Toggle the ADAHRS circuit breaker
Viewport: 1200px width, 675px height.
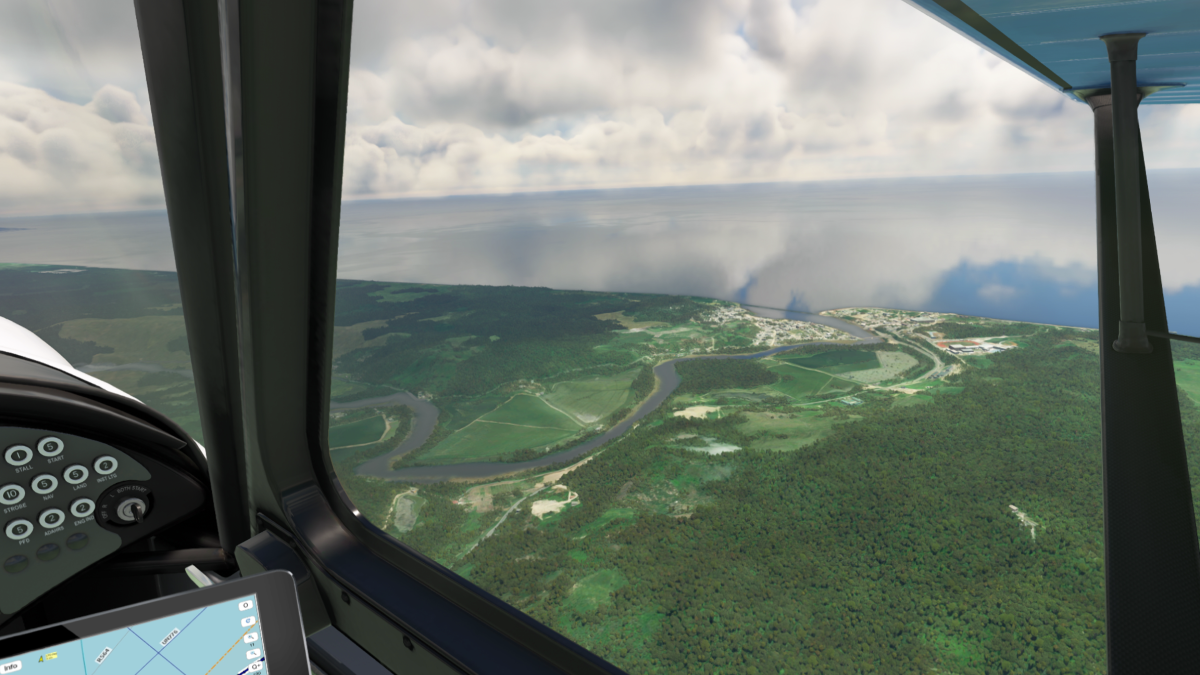(52, 518)
